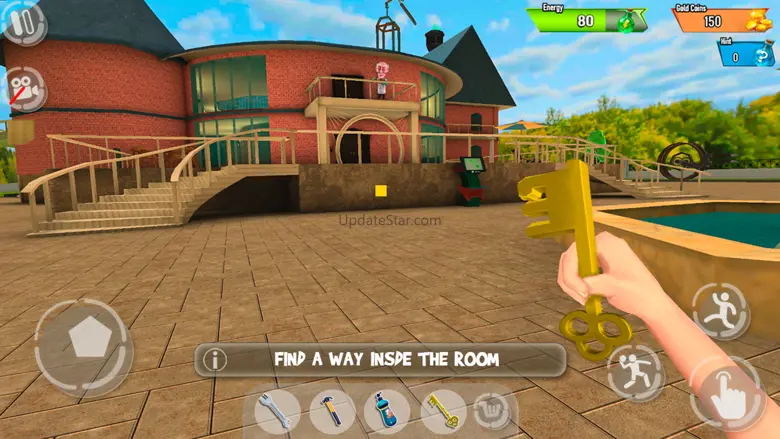Image resolution: width=780 pixels, height=439 pixels.
Task: Pause the game
Action: (23, 22)
